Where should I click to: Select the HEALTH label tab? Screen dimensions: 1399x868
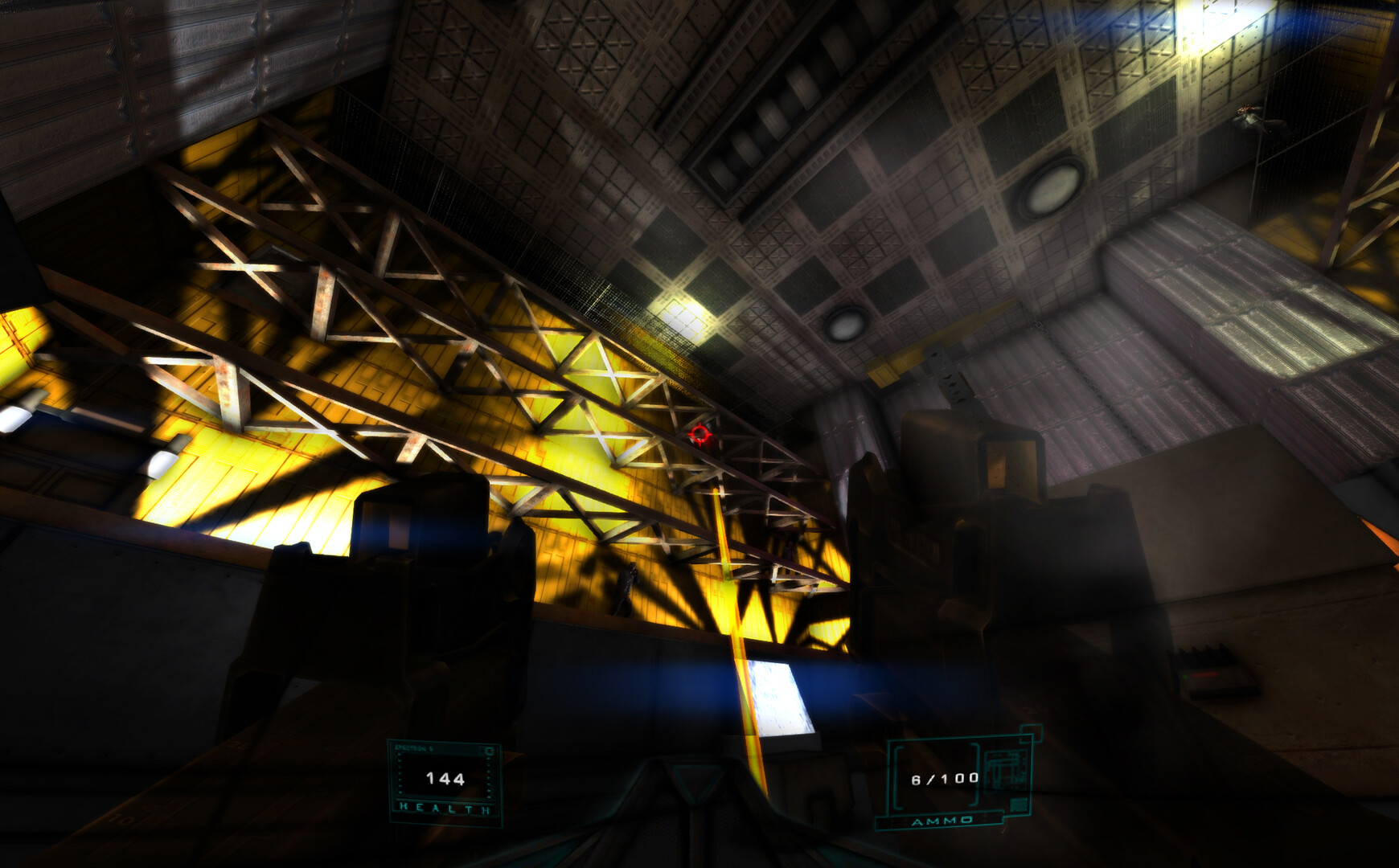pos(445,808)
